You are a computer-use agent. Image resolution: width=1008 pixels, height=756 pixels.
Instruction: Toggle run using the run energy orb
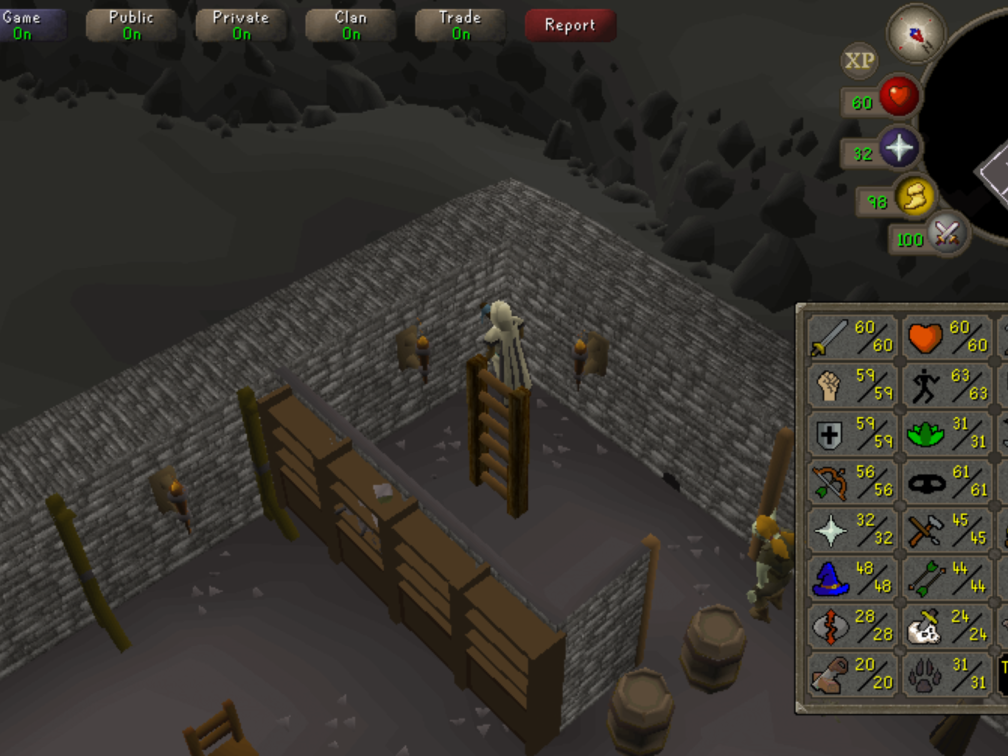[x=913, y=197]
